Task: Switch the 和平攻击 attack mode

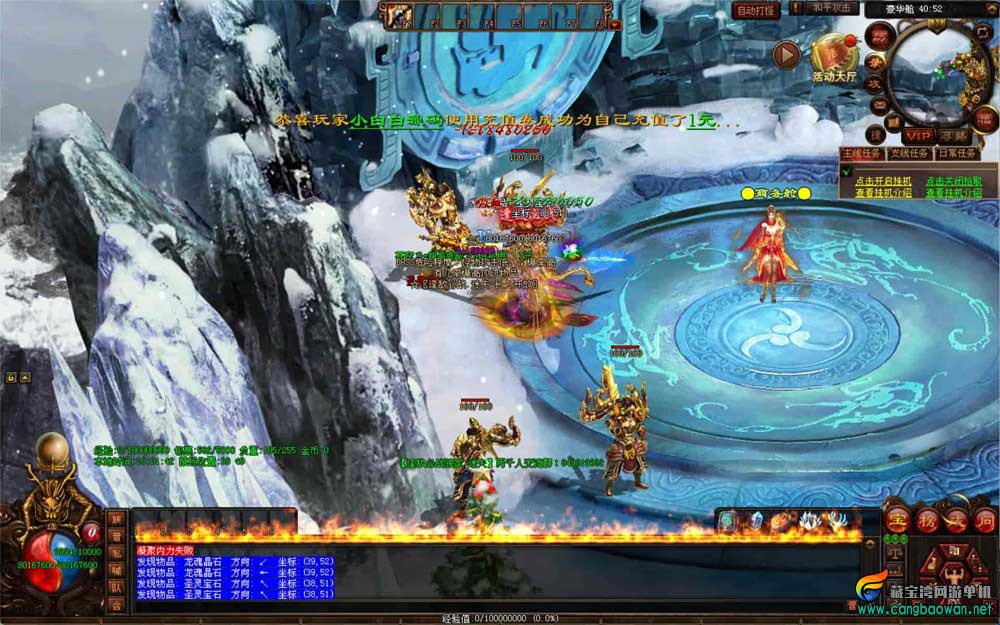Action: click(x=833, y=8)
